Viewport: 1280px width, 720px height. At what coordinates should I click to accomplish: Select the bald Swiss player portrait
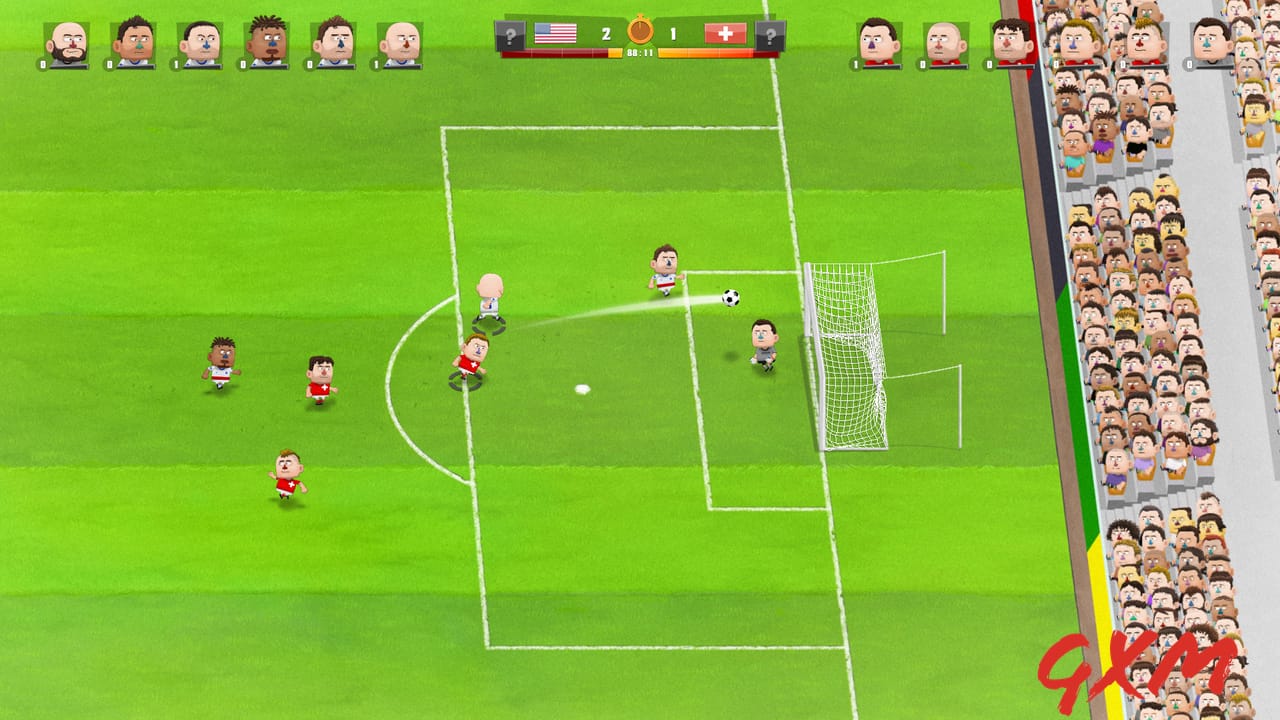946,44
